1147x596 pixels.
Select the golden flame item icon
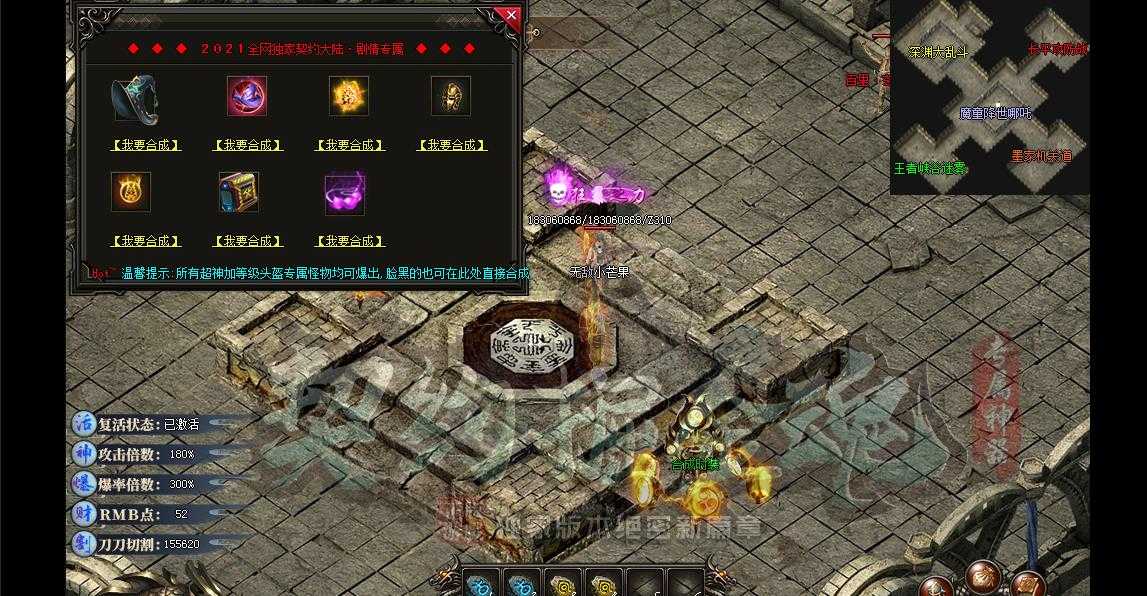(x=349, y=96)
